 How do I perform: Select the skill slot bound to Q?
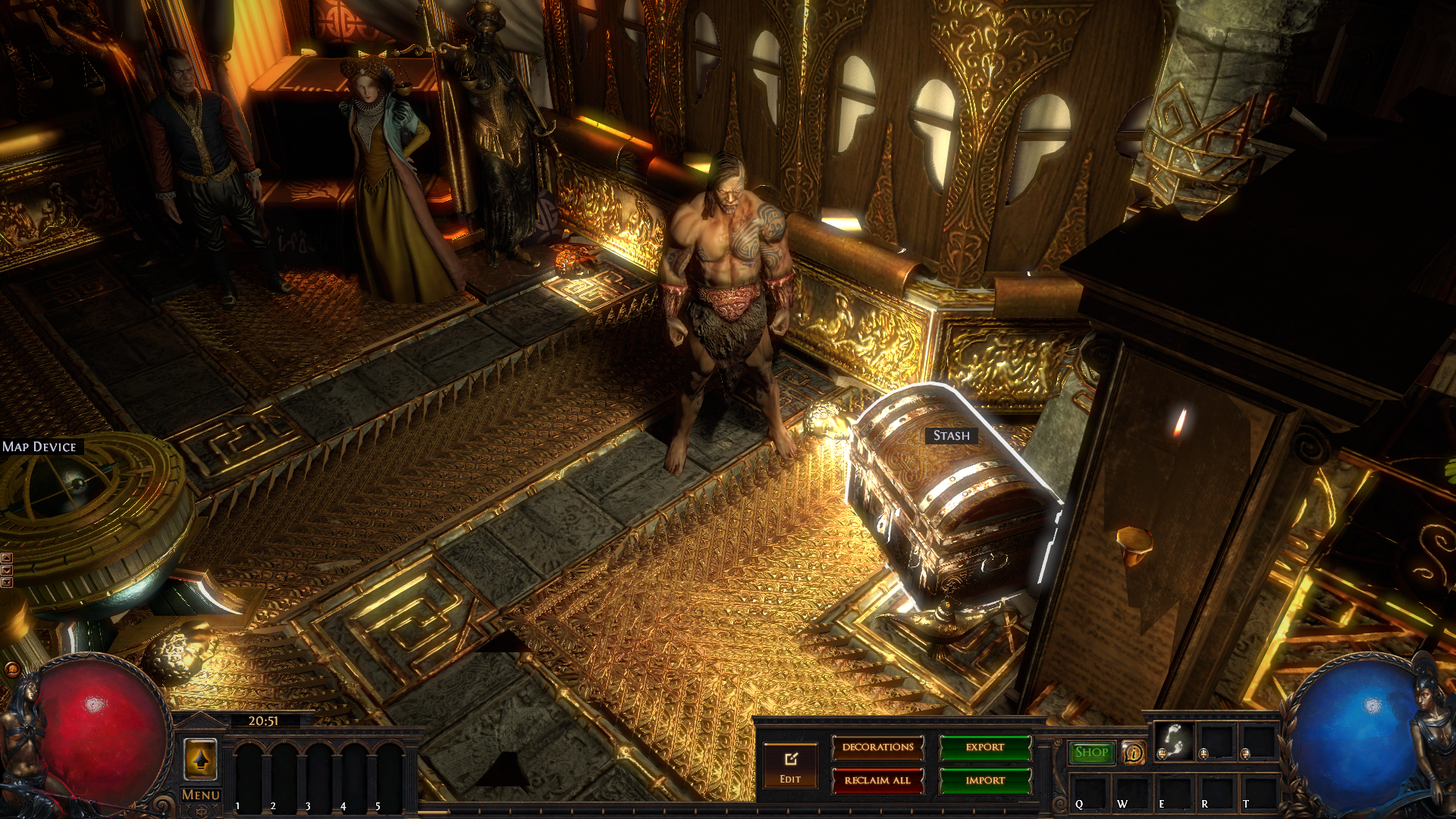pos(1089,792)
